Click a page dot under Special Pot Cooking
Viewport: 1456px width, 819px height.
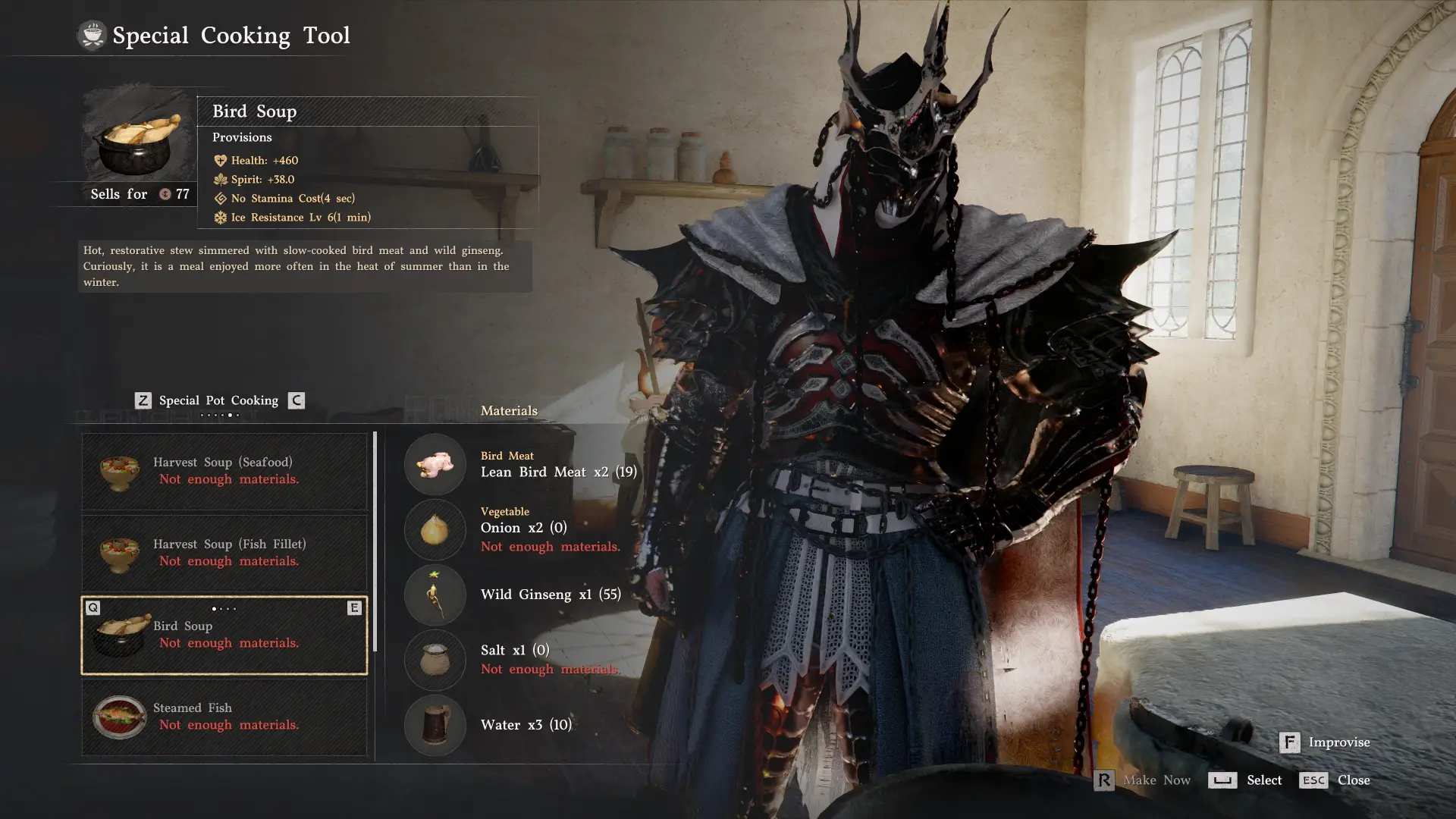[229, 415]
